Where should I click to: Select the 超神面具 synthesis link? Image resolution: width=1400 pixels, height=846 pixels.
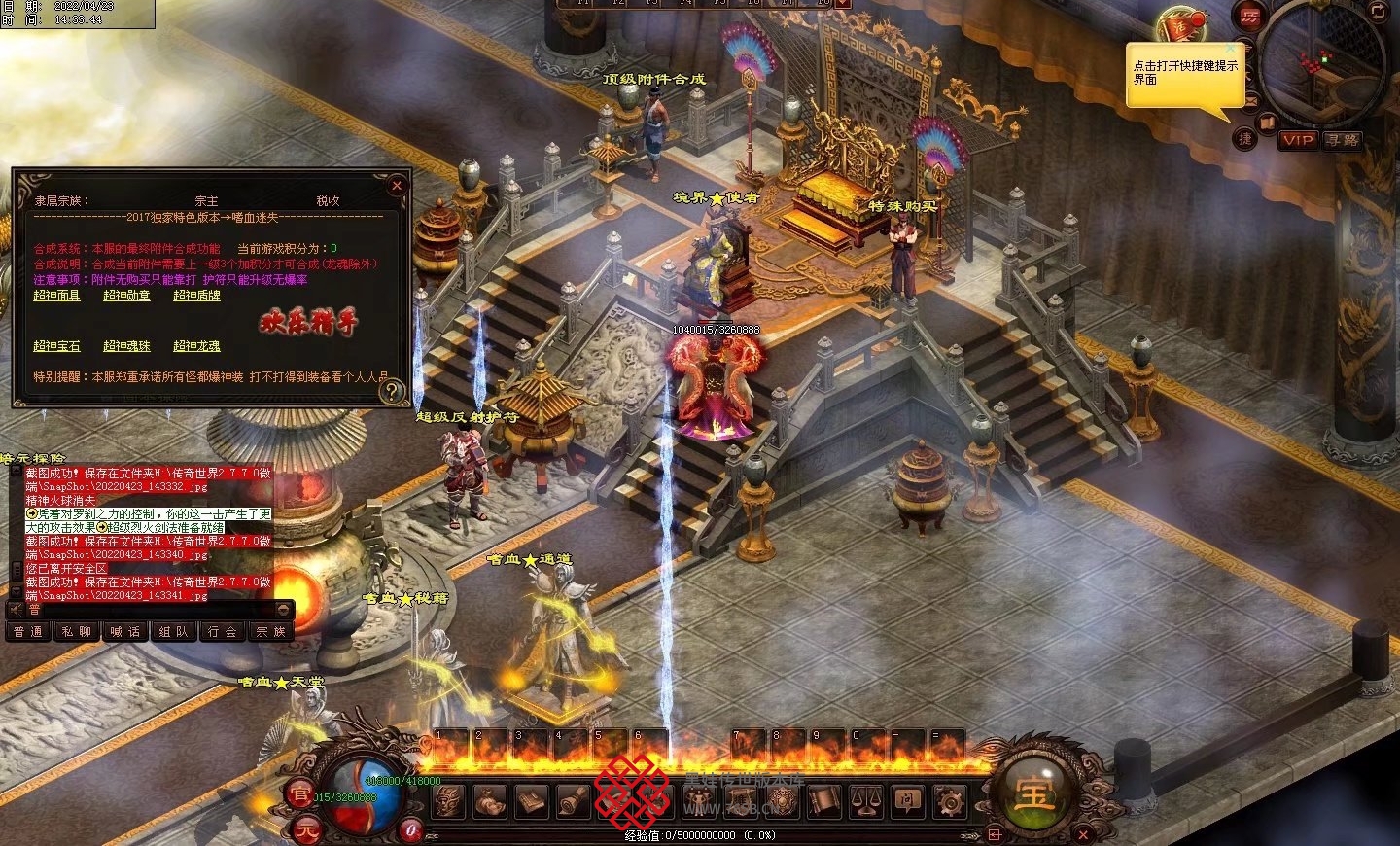(56, 296)
